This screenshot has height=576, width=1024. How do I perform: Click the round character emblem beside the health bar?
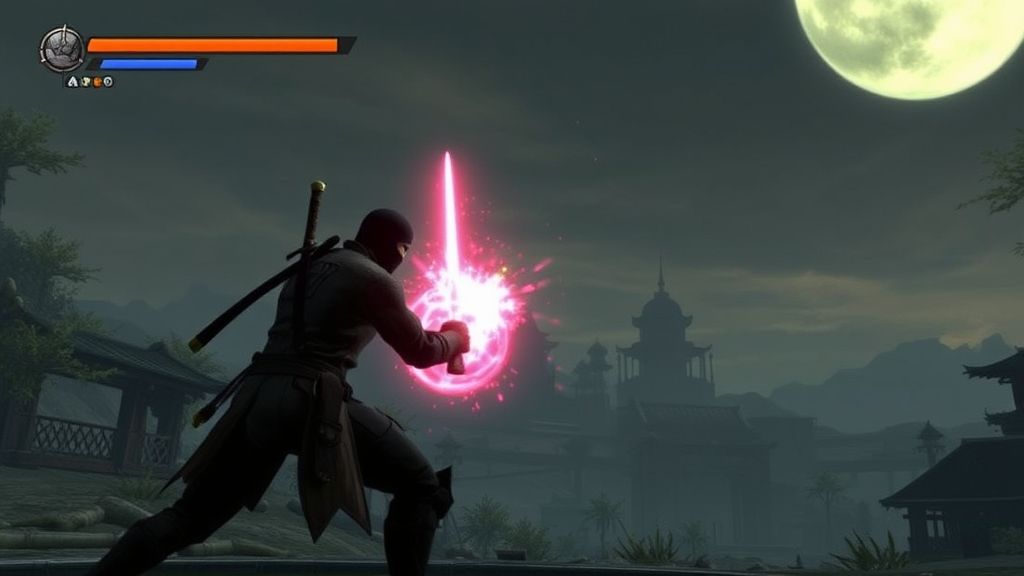coord(60,49)
